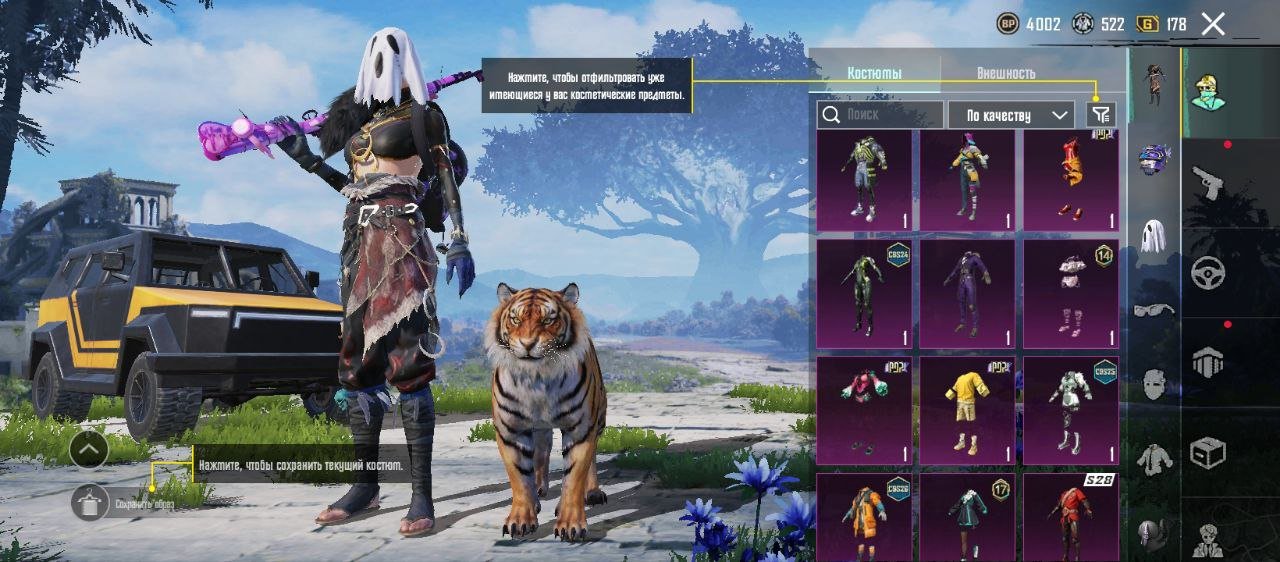Close the wardrobe with the X button
Screen dimensions: 1280x562
point(1213,25)
